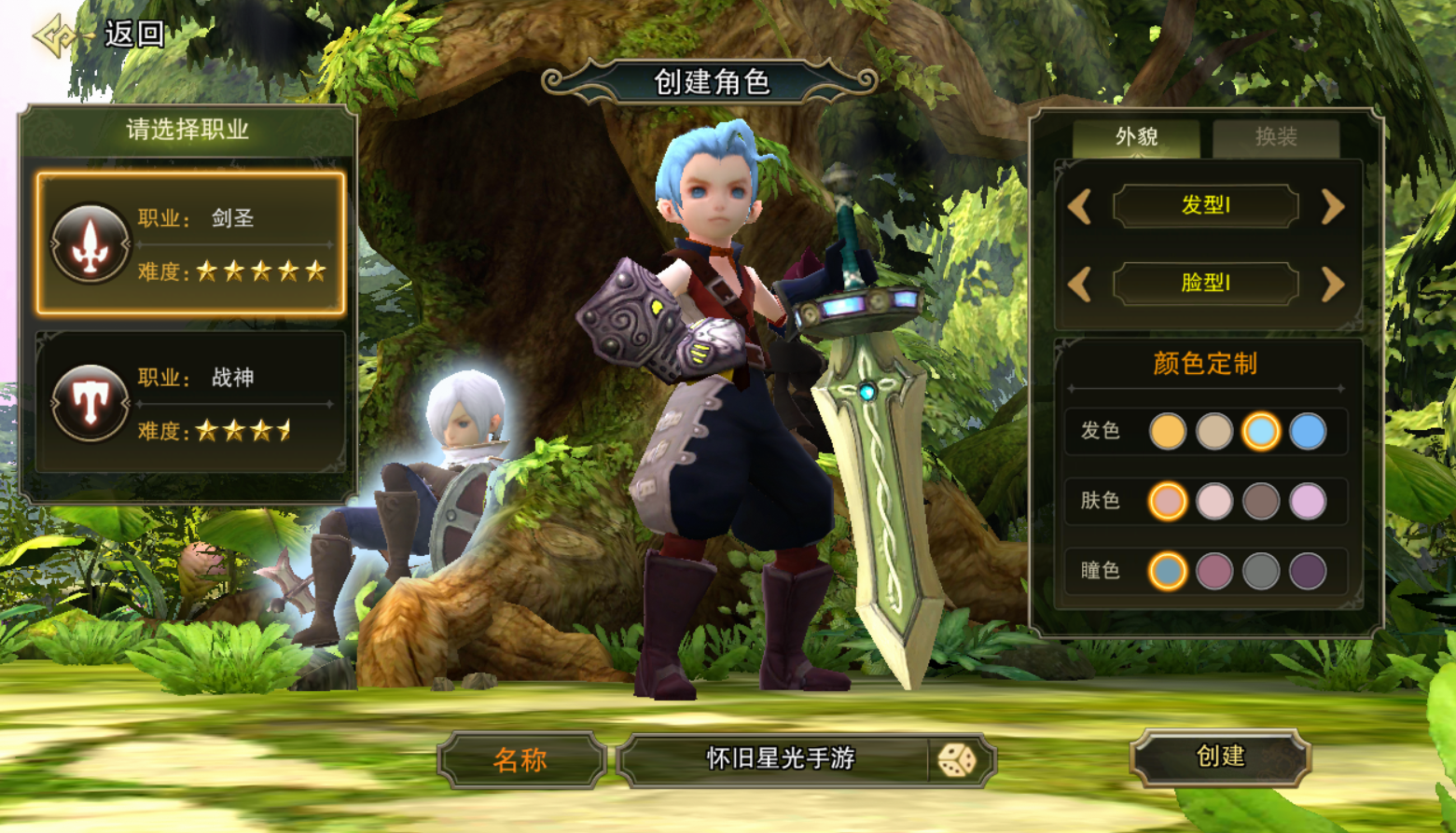
Task: Pick the gray eye color swatch
Action: point(1261,571)
